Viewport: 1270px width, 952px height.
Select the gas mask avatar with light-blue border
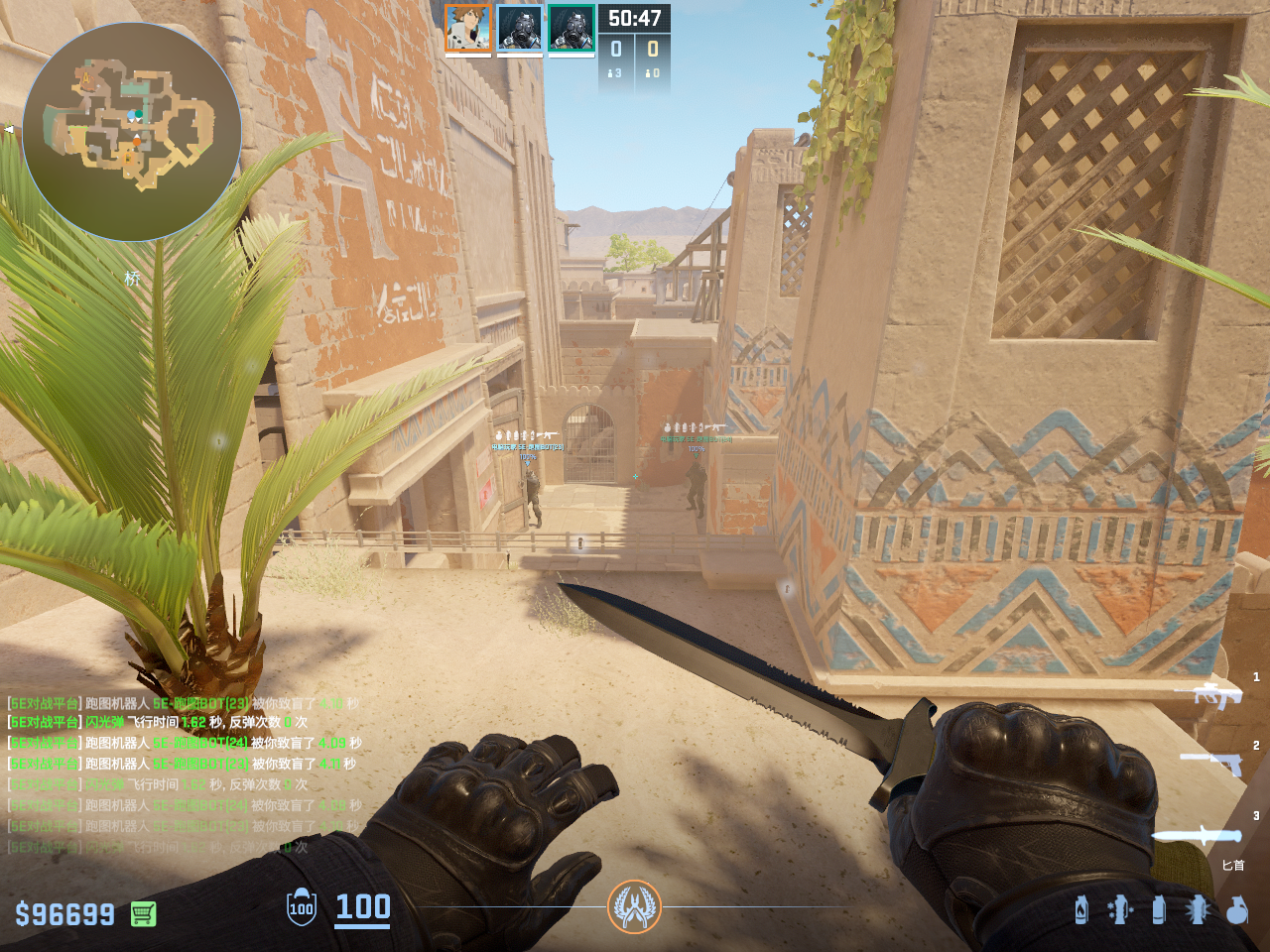[x=520, y=28]
